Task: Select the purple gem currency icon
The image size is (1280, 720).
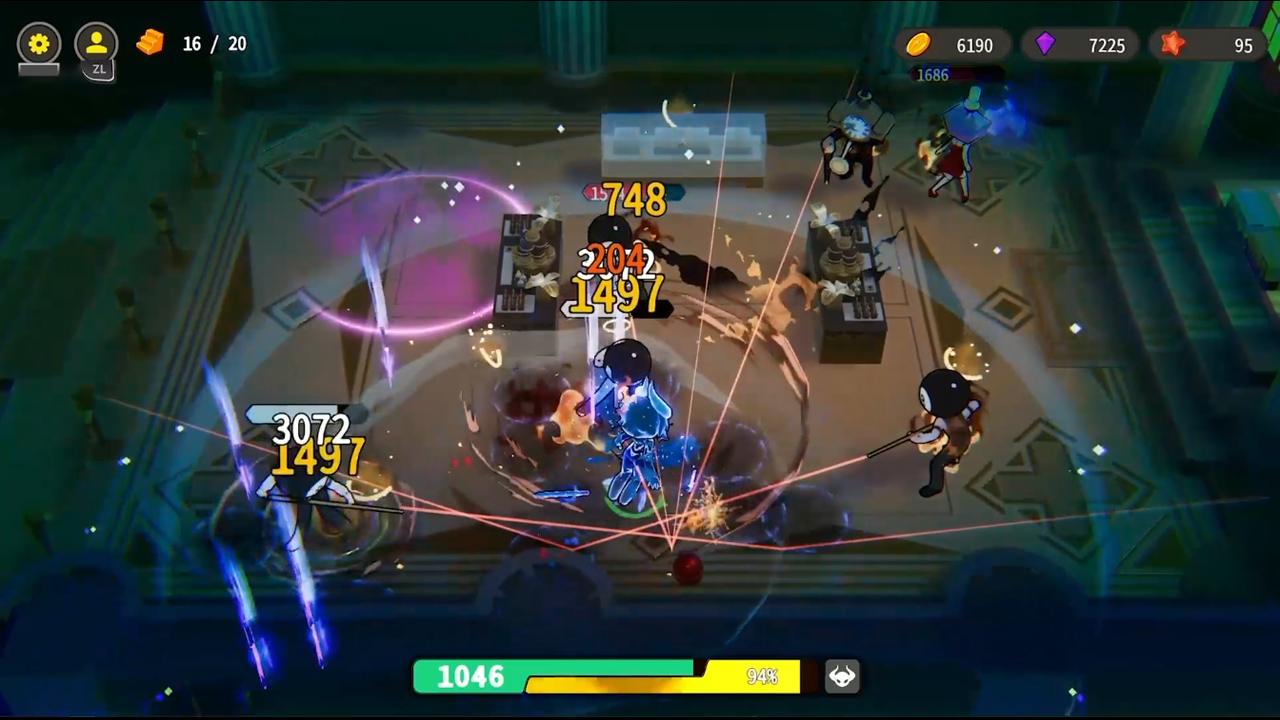Action: 1044,45
